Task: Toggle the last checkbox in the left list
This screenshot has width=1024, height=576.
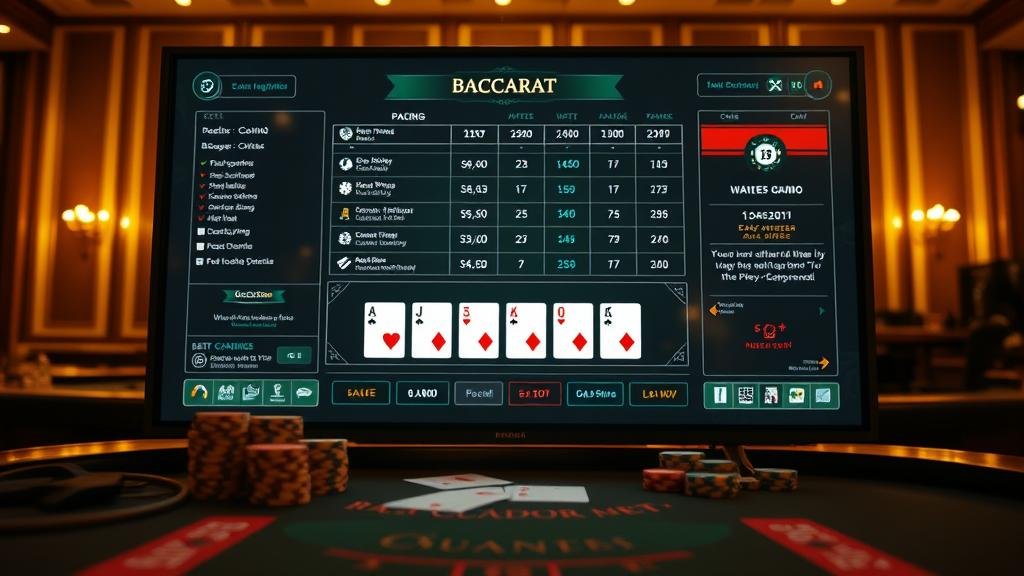Action: (x=202, y=260)
